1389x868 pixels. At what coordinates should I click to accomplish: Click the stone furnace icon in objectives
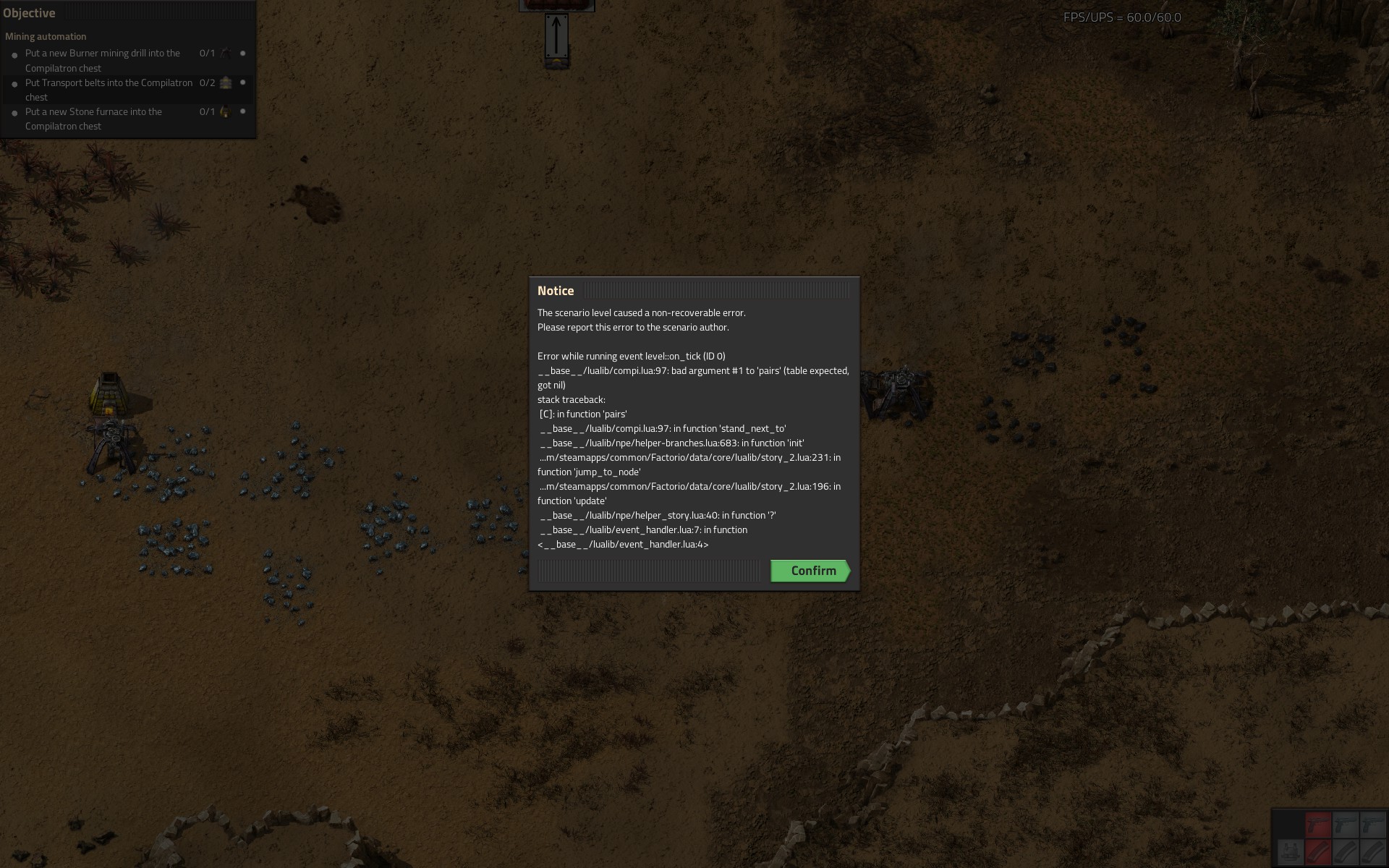tap(225, 112)
